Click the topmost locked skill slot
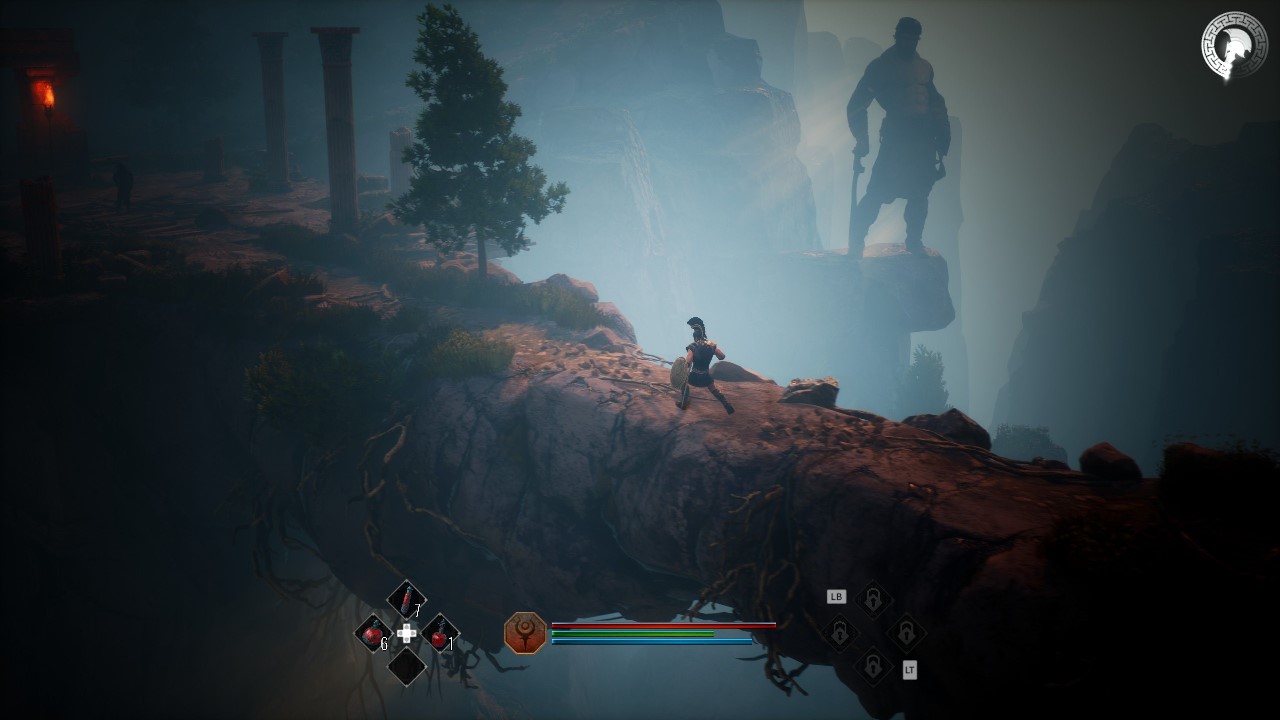The width and height of the screenshot is (1280, 720). [x=873, y=599]
